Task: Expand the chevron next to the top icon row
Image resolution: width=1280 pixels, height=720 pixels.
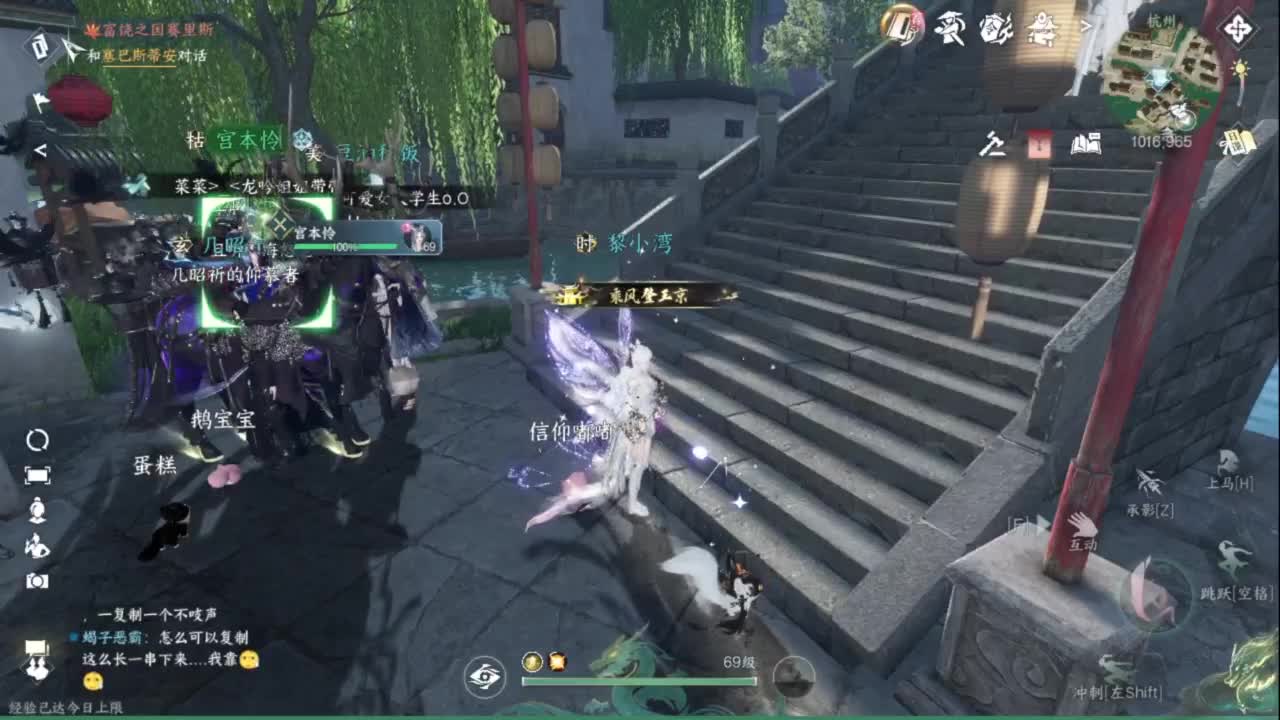Action: [x=1085, y=27]
